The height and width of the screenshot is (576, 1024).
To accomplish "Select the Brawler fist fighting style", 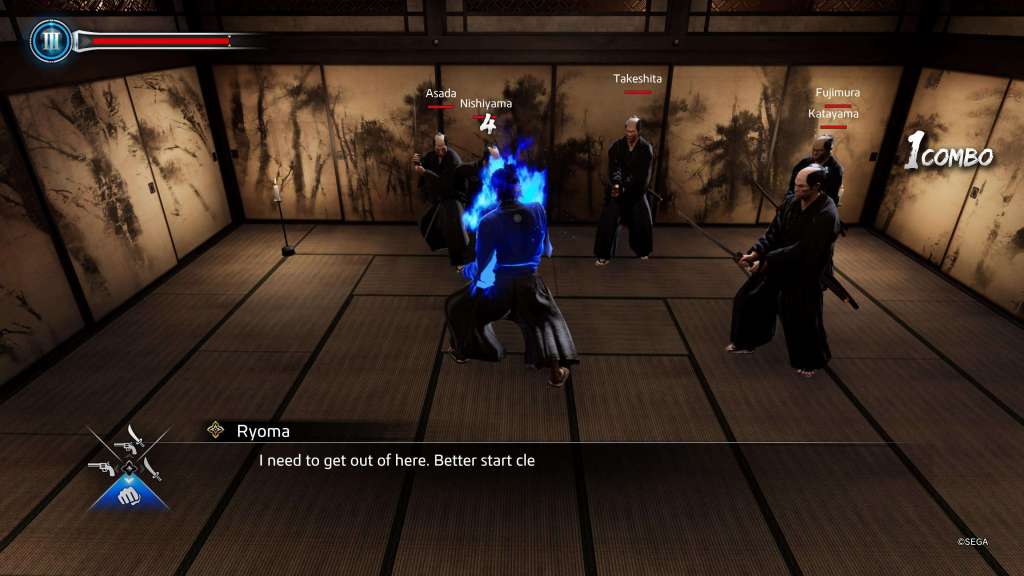I will [127, 493].
